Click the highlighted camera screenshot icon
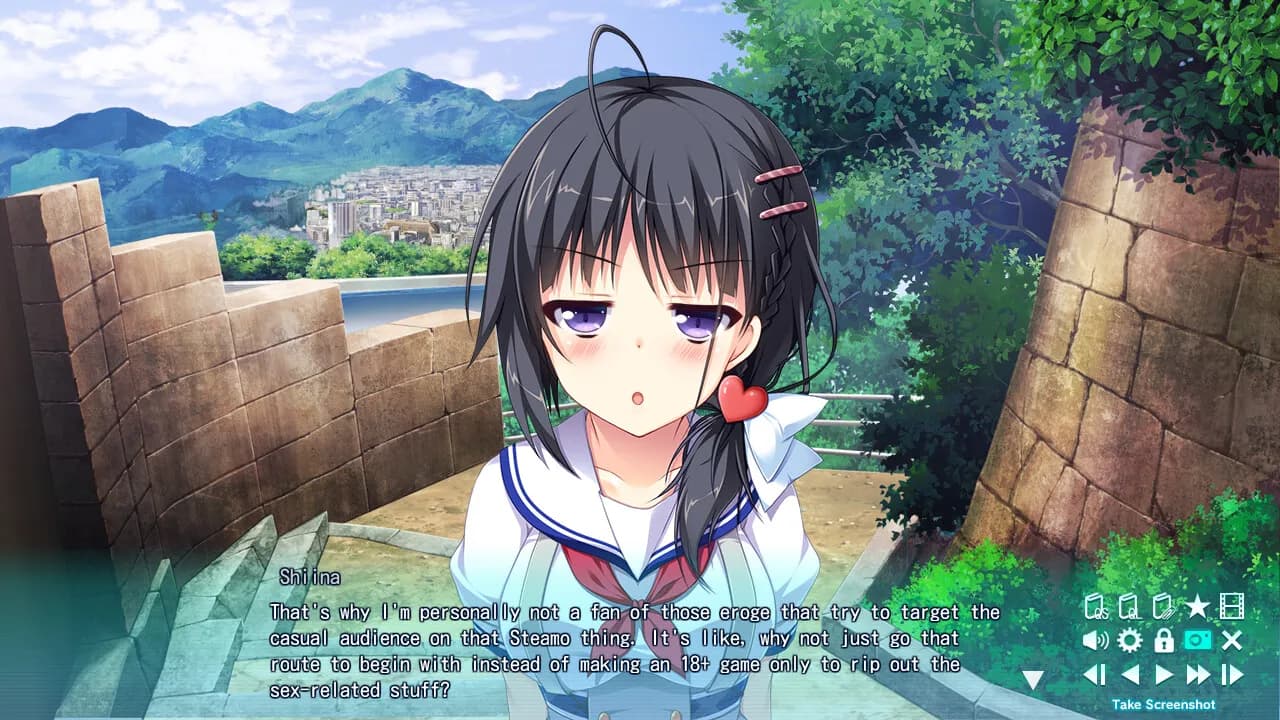The image size is (1280, 720). click(1197, 640)
